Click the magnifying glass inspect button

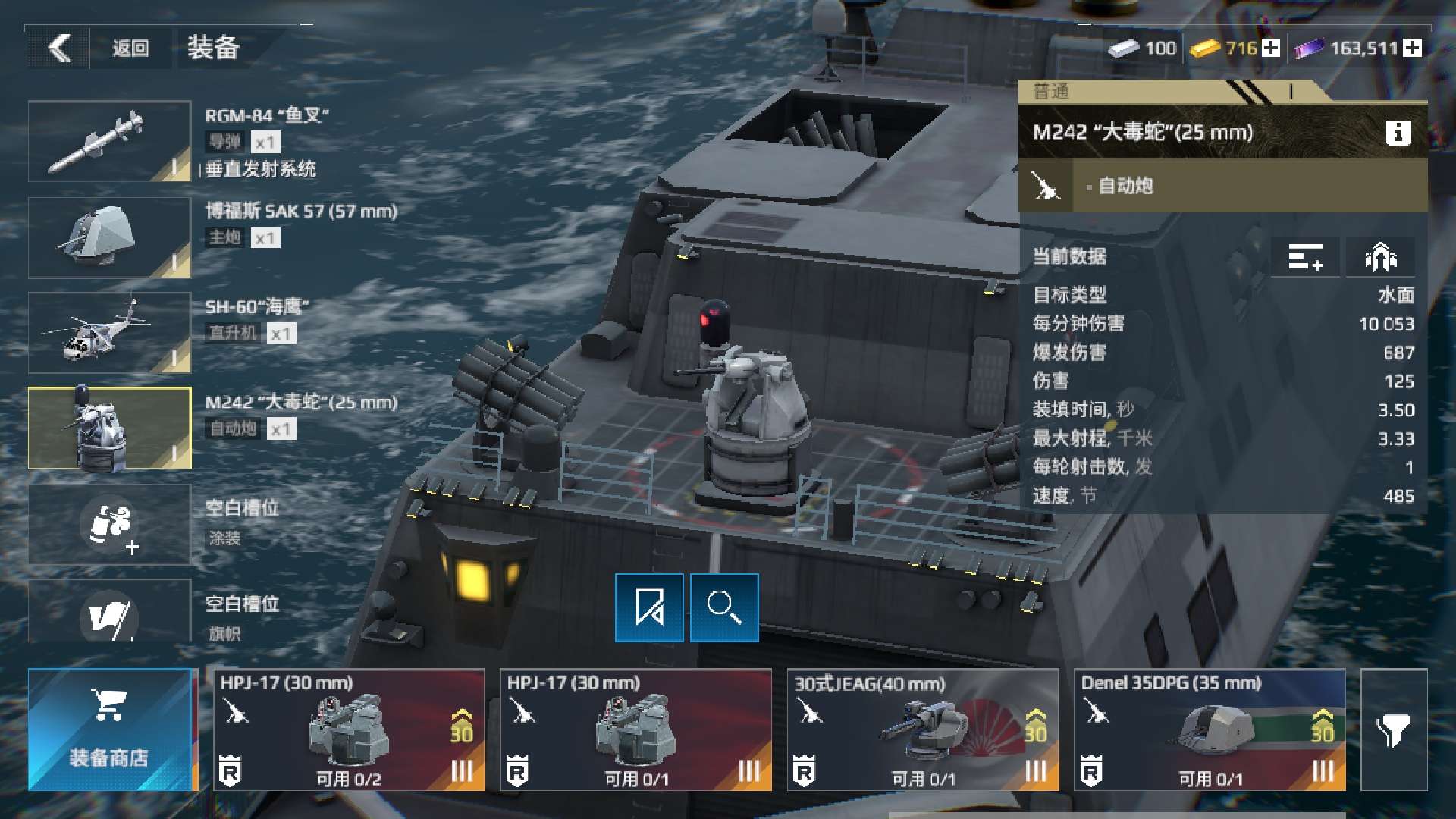click(724, 607)
